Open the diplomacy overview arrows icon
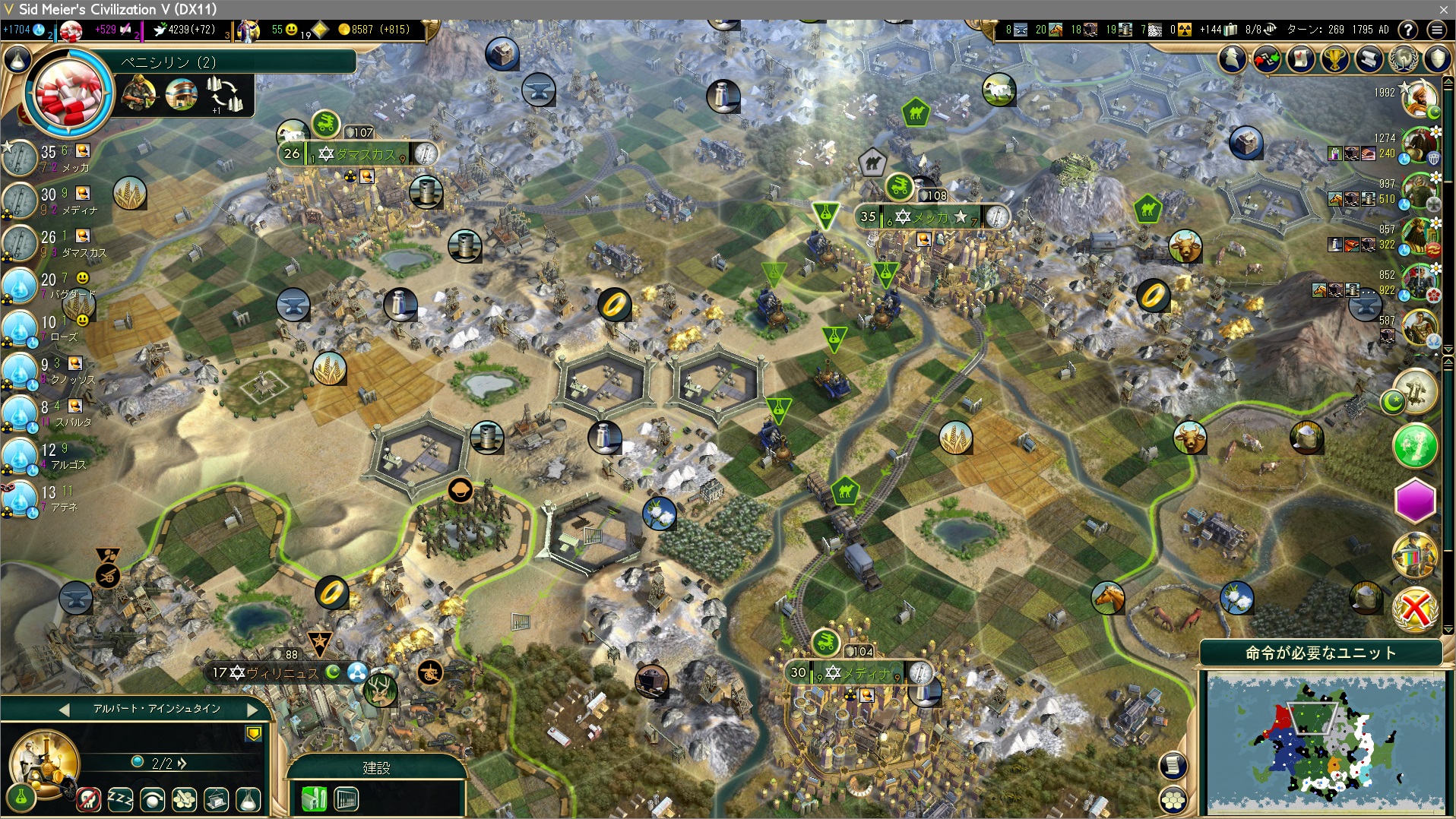 (1267, 58)
